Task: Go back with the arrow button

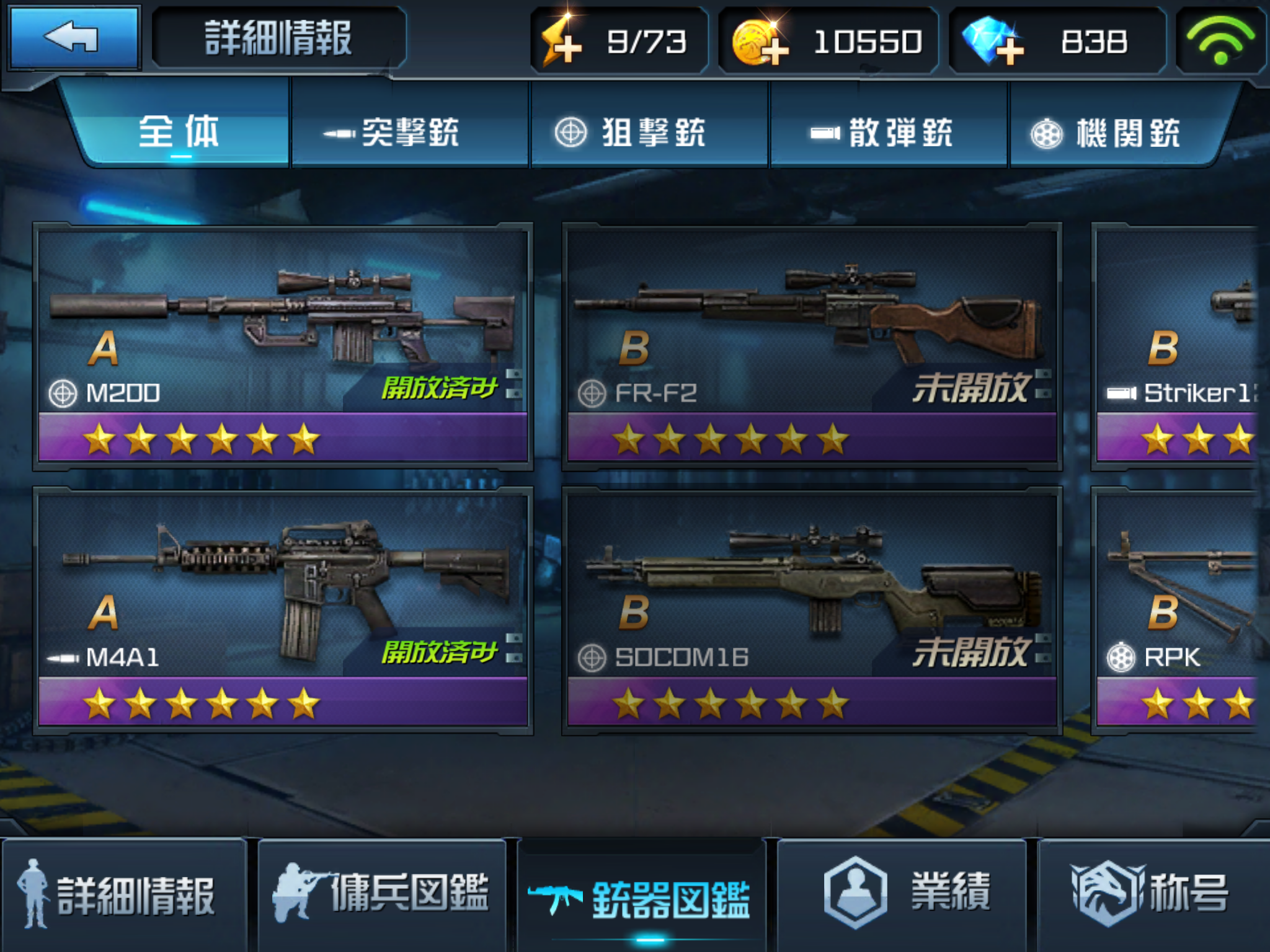Action: [x=73, y=38]
